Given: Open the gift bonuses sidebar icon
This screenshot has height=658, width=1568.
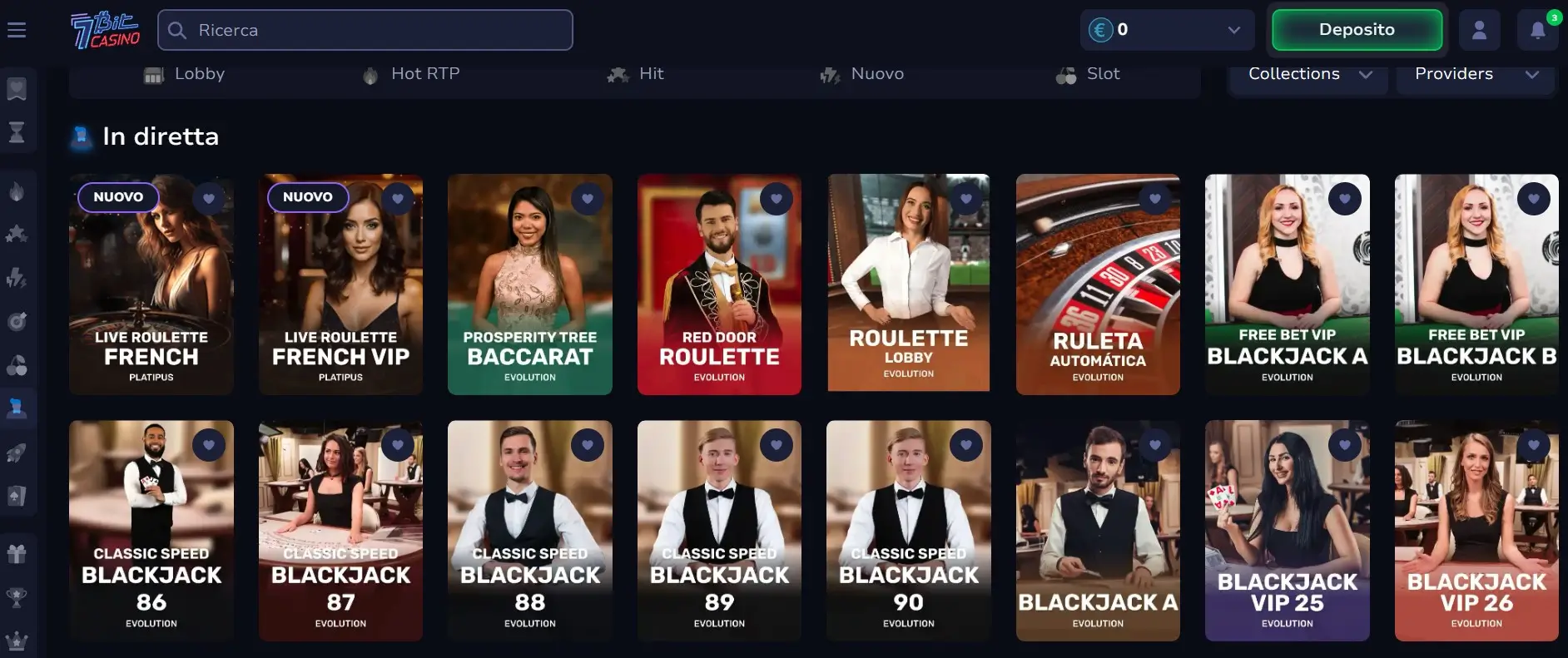Looking at the screenshot, I should tap(16, 552).
